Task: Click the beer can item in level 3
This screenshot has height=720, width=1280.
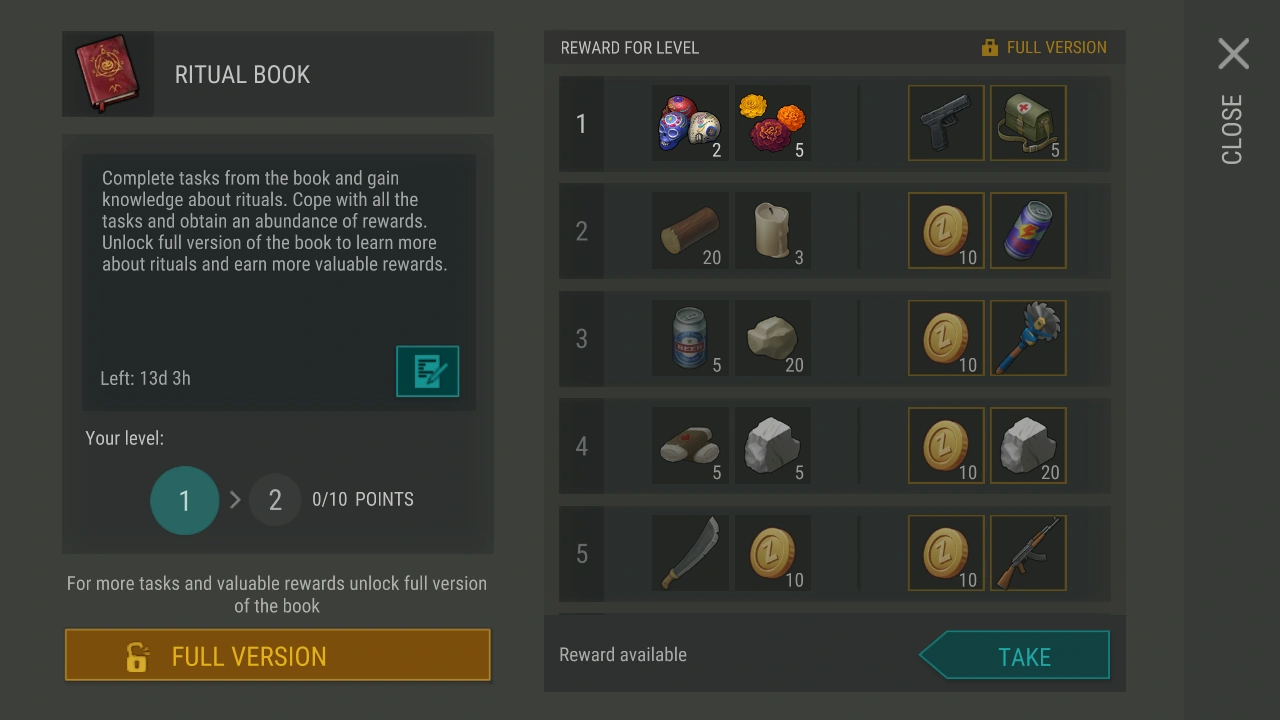Action: pos(690,338)
